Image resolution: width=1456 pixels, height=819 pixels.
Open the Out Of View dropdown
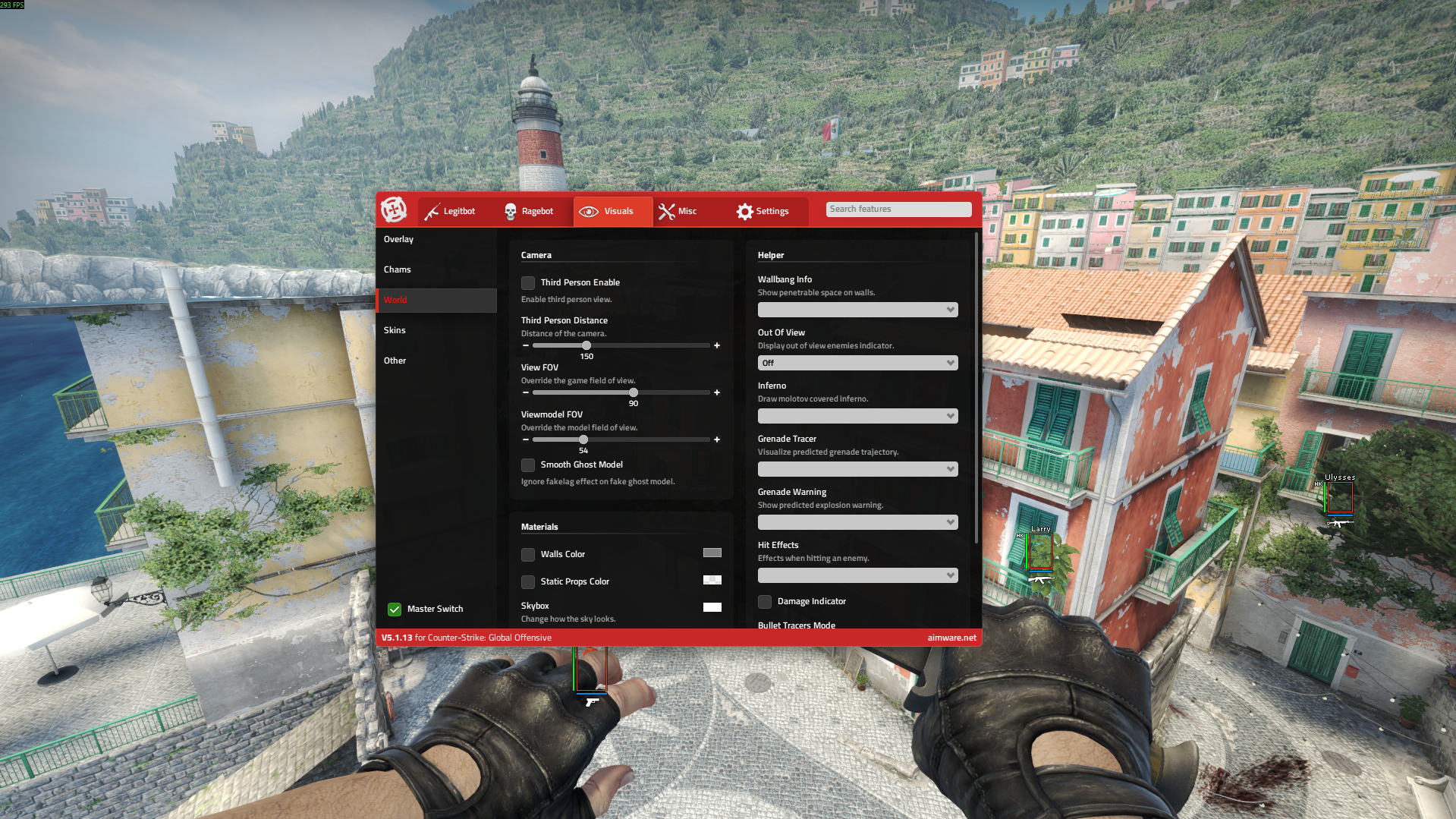click(x=857, y=363)
